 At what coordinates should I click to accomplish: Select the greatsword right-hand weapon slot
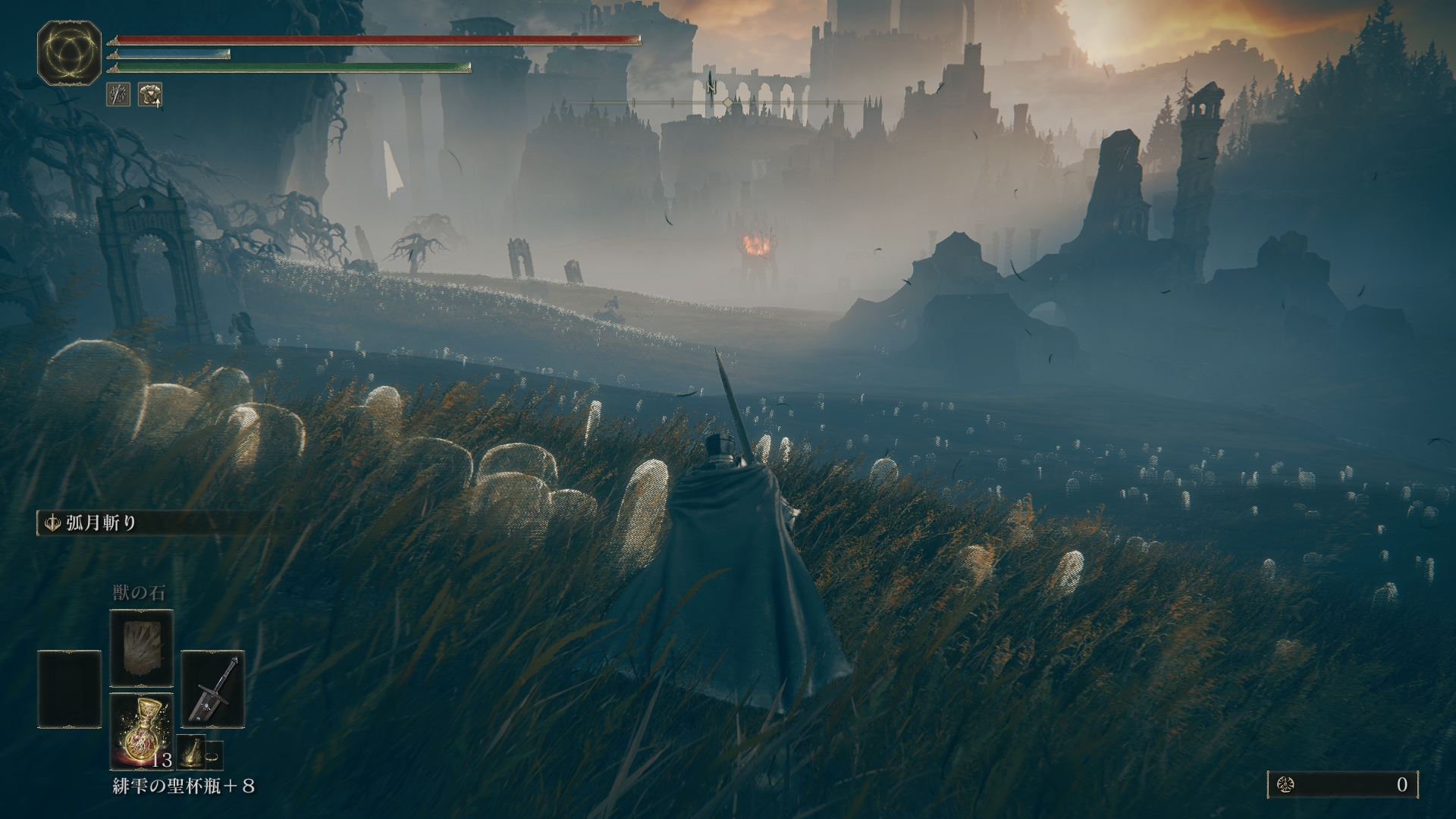[x=213, y=689]
